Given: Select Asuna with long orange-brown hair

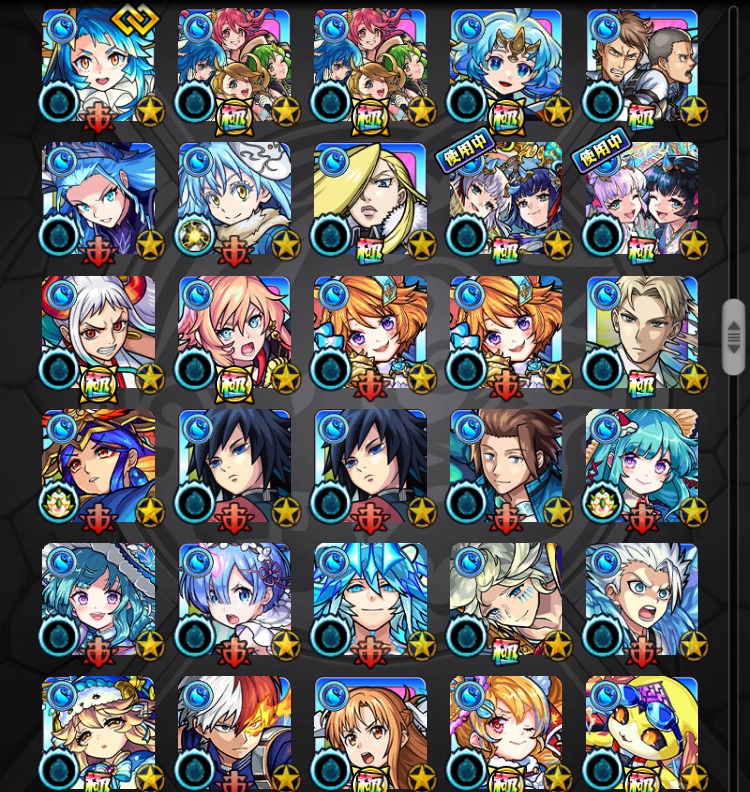Looking at the screenshot, I should click(x=370, y=733).
